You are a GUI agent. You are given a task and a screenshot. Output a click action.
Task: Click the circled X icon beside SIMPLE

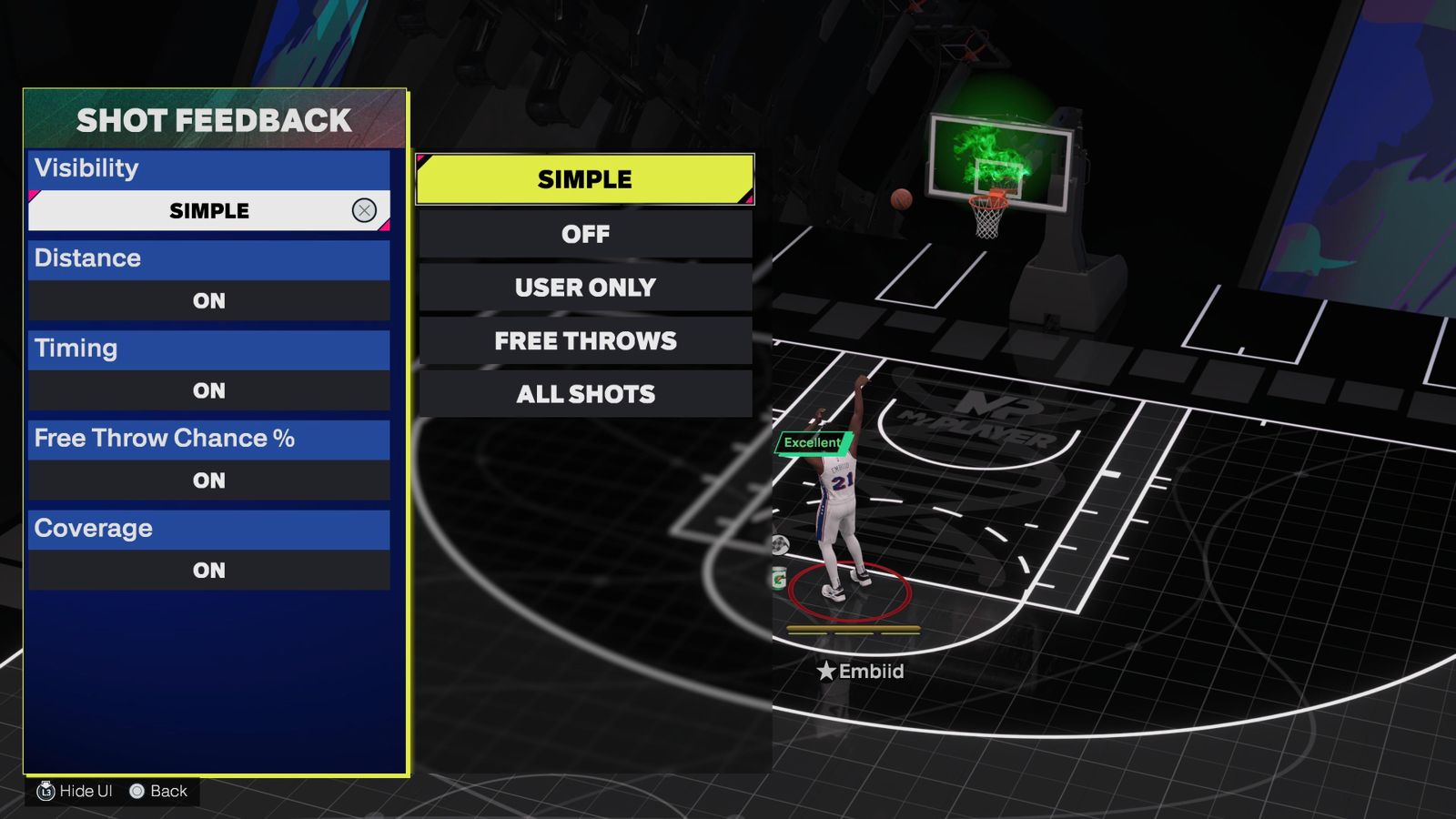tap(363, 209)
